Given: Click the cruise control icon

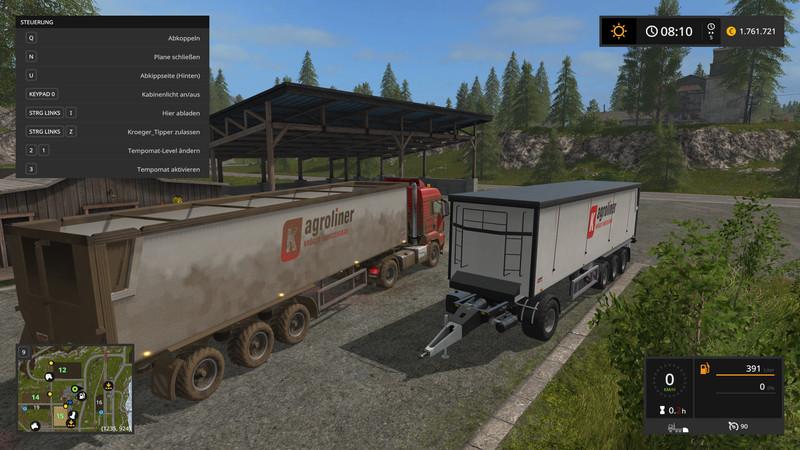Looking at the screenshot, I should tap(733, 426).
